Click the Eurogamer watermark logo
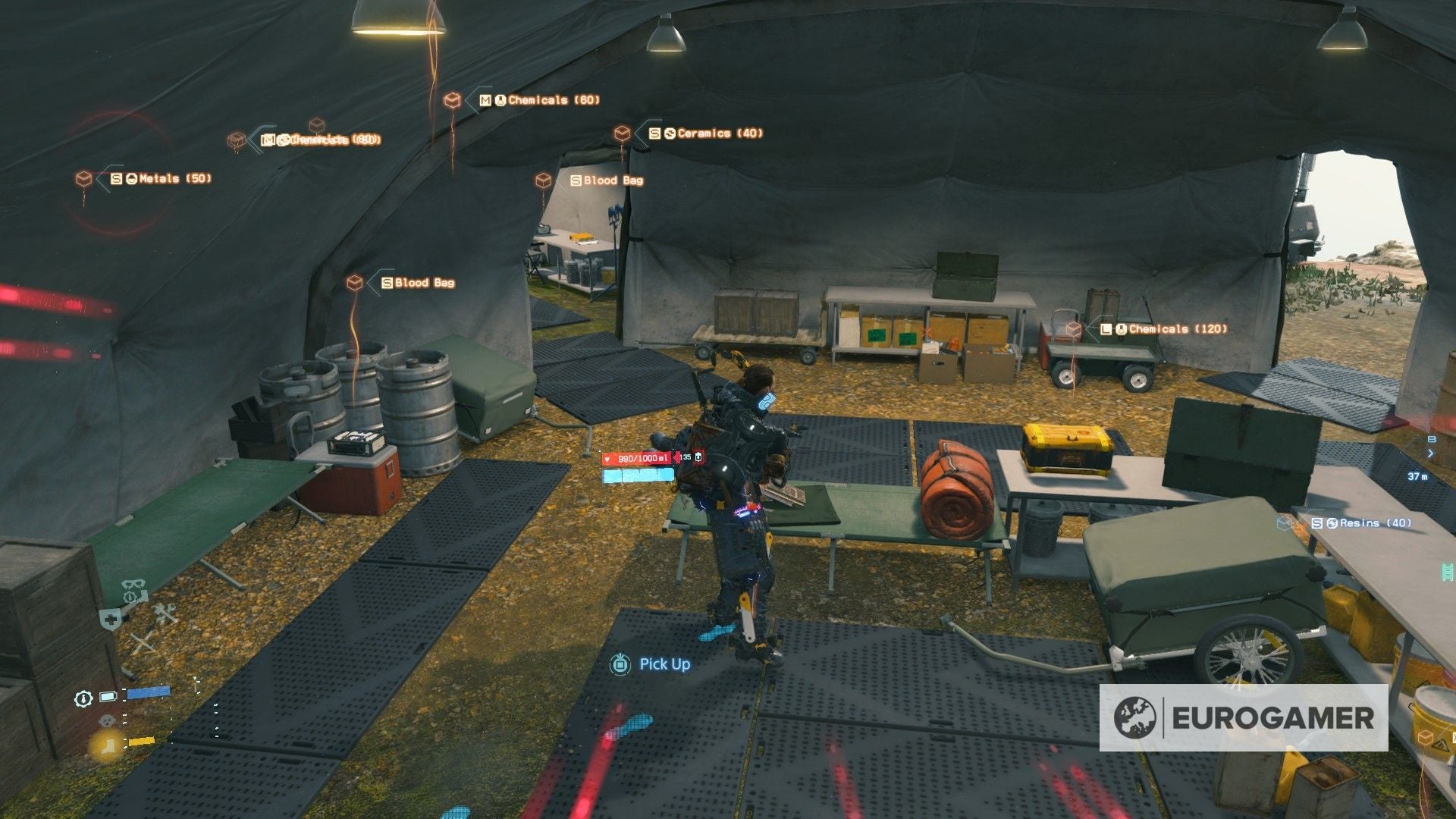This screenshot has width=1456, height=819. (x=1244, y=717)
